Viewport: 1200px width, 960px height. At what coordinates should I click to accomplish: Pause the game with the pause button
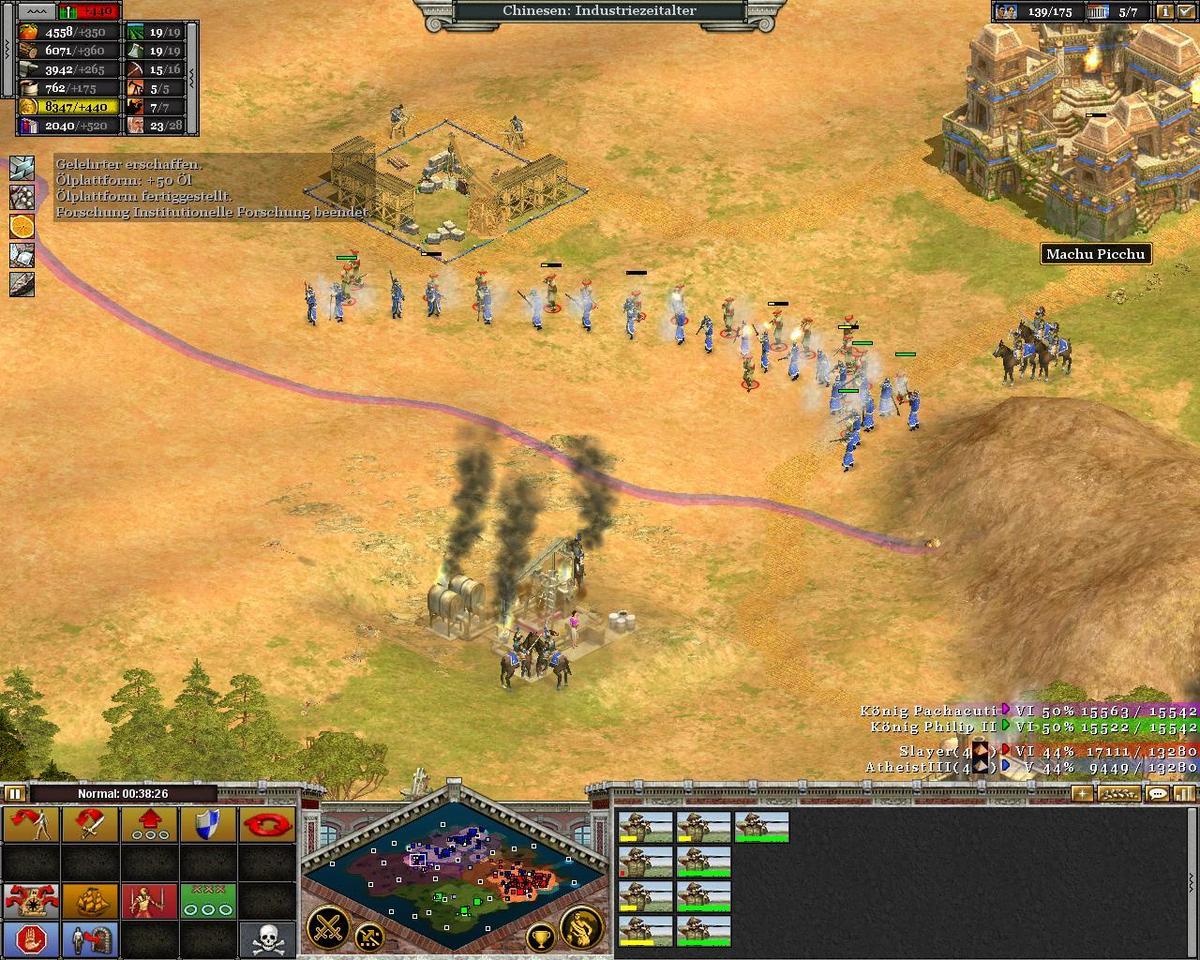tap(14, 793)
